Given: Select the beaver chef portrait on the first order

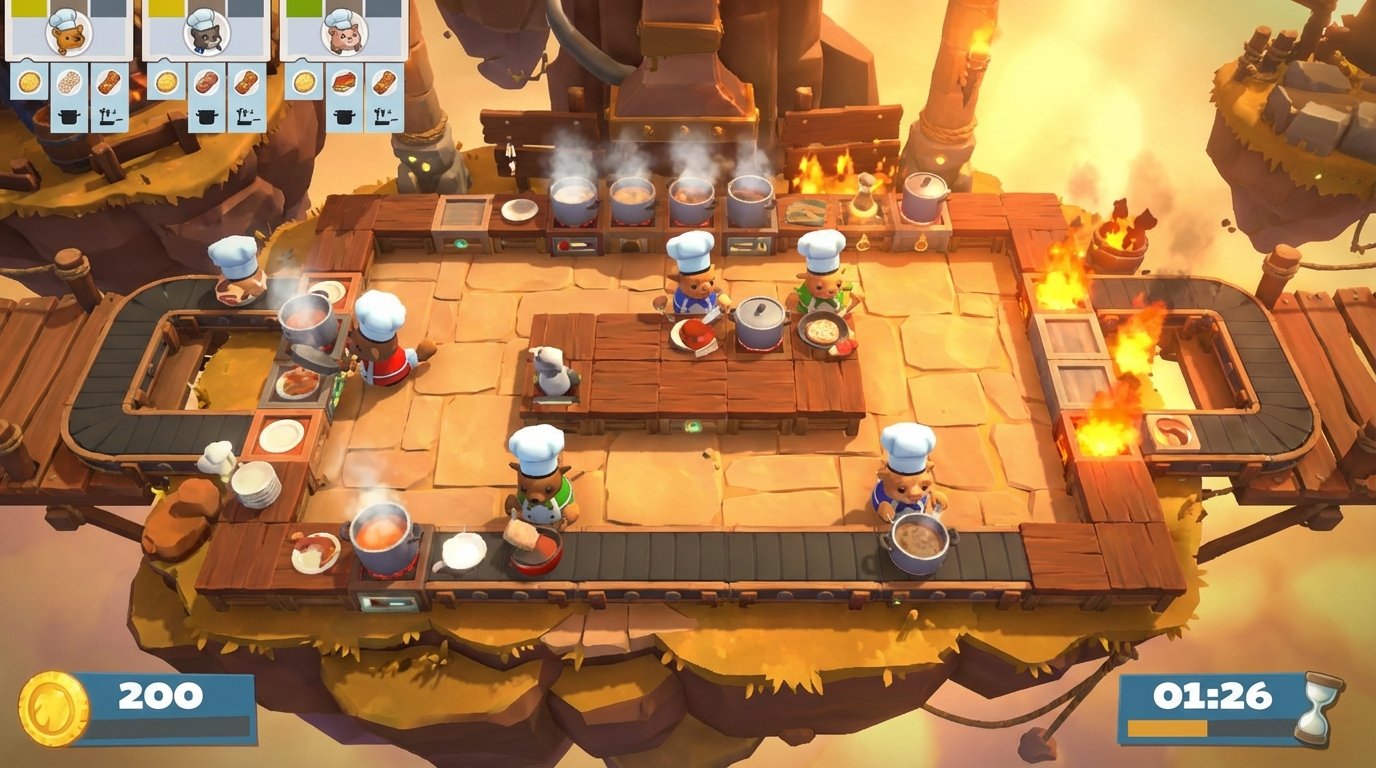Looking at the screenshot, I should point(68,35).
